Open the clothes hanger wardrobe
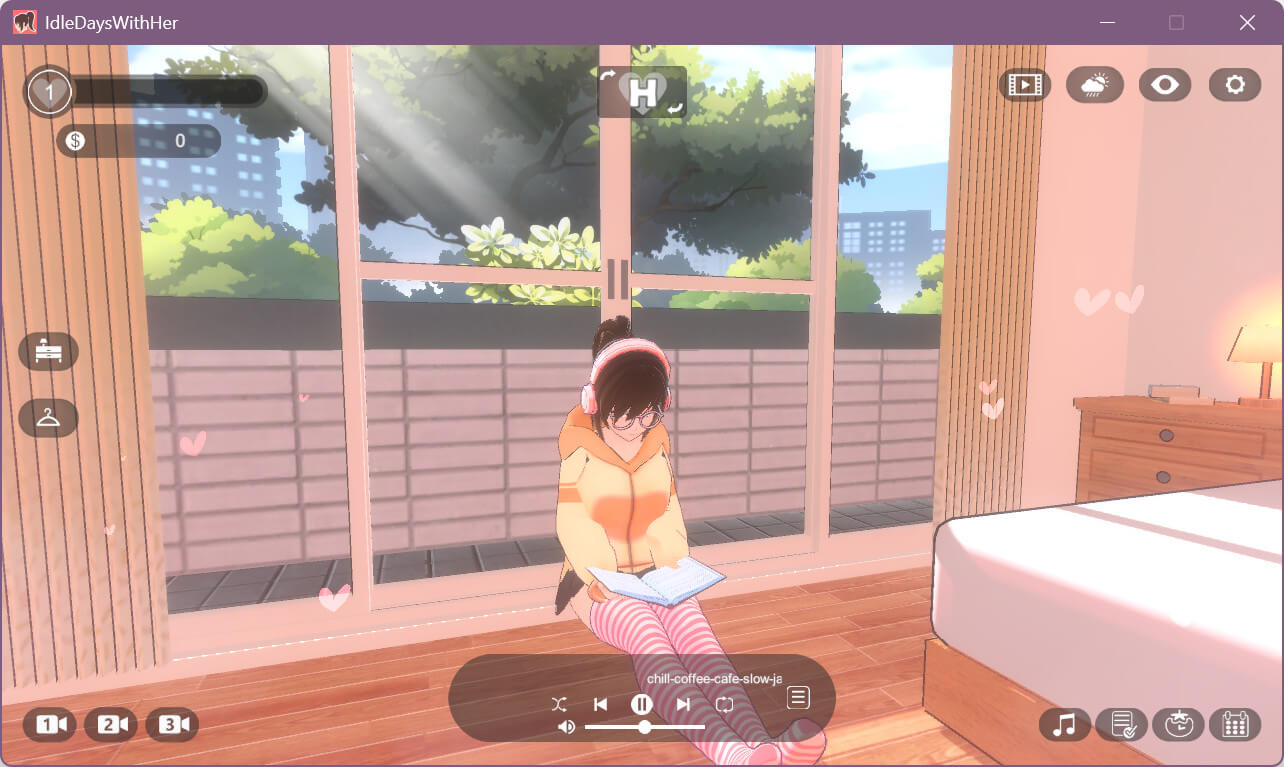The image size is (1284, 767). [48, 418]
